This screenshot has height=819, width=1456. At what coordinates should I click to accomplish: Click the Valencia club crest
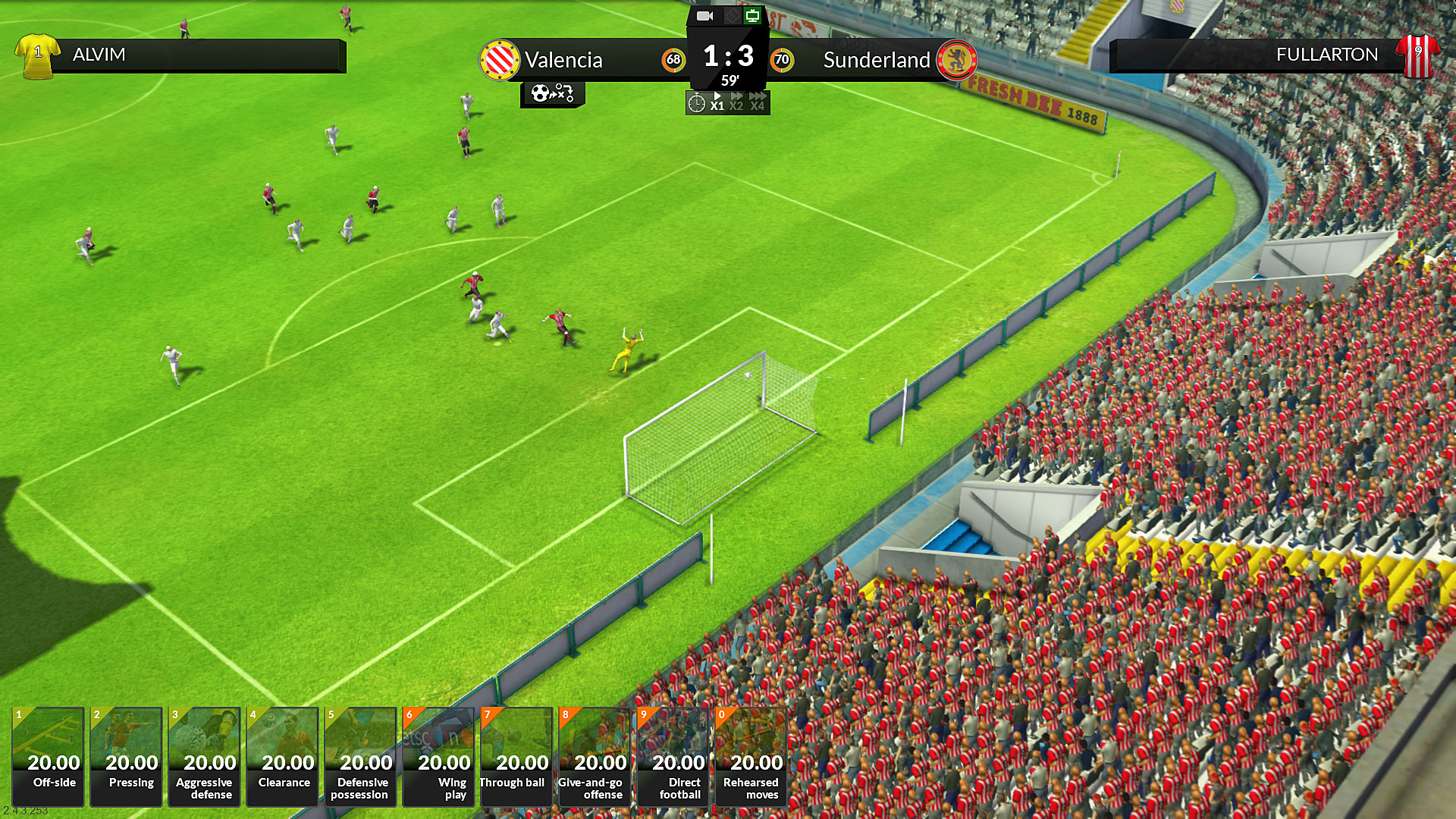pyautogui.click(x=500, y=59)
